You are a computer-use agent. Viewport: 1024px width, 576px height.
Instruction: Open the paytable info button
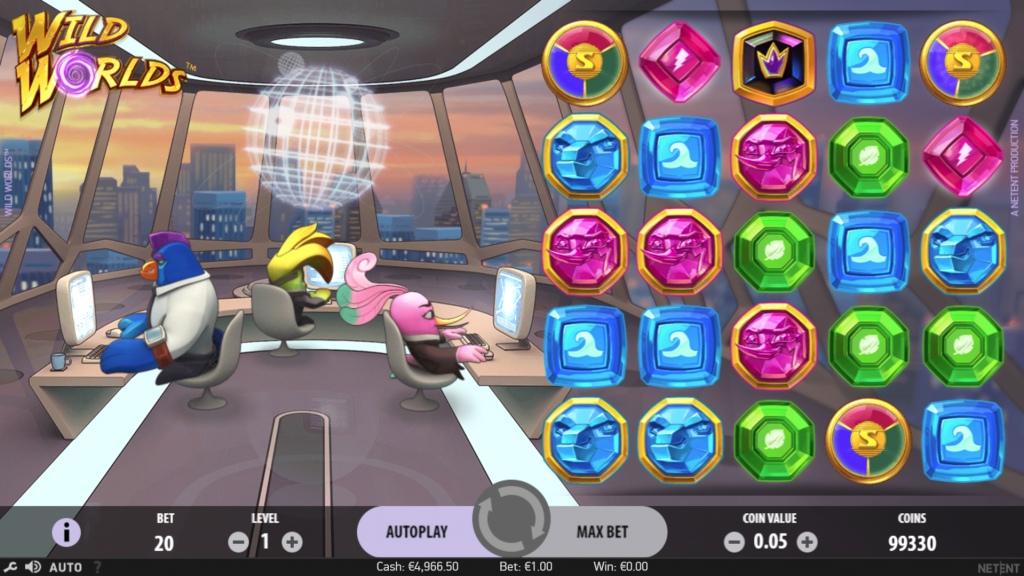(66, 532)
